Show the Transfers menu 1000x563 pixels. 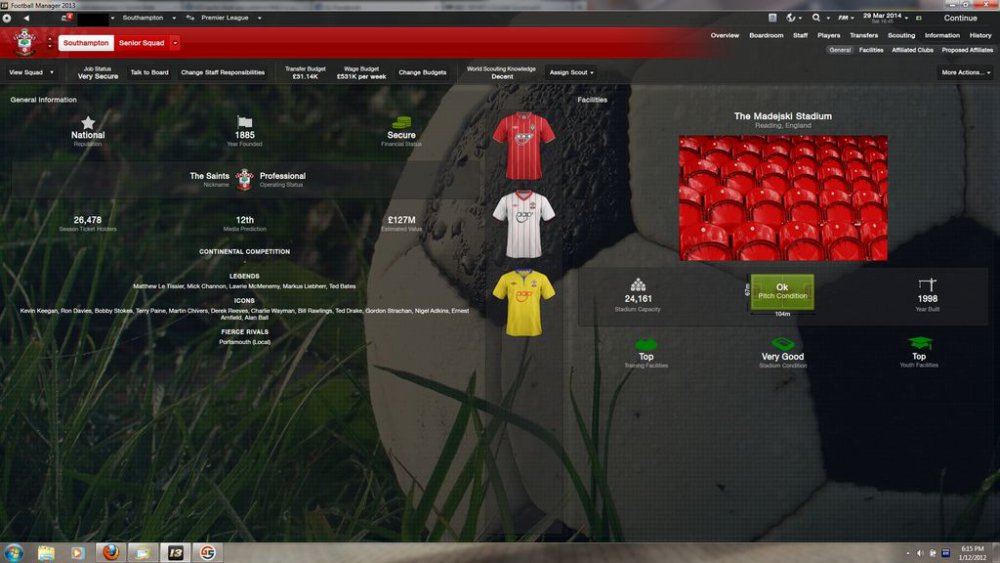tap(863, 36)
